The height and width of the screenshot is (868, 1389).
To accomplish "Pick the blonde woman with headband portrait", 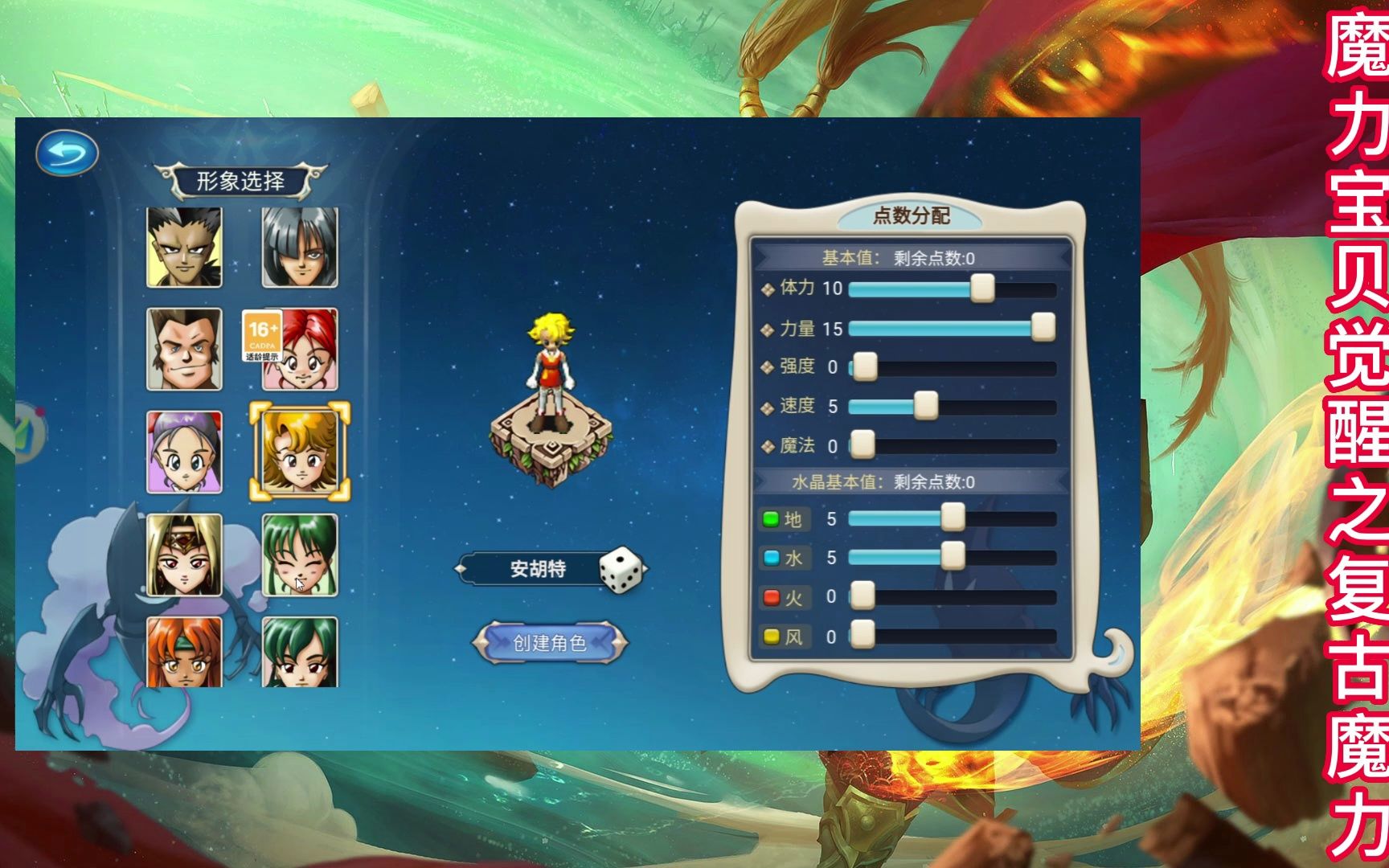I will [184, 555].
